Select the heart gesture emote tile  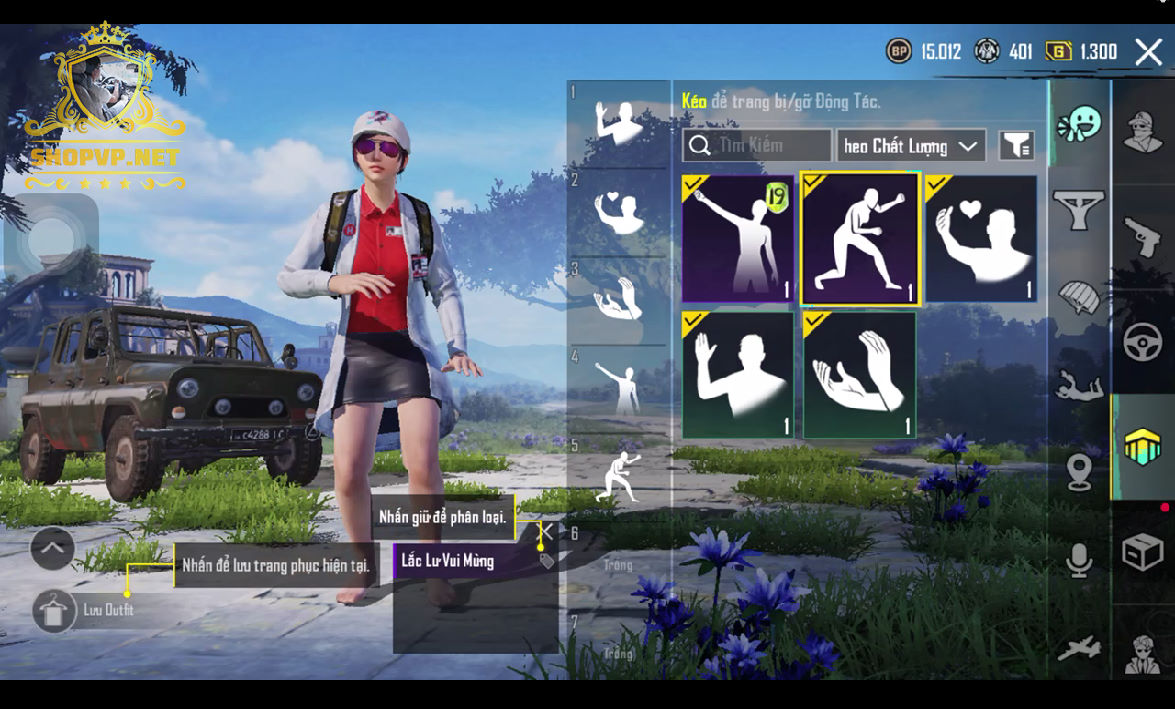point(980,239)
